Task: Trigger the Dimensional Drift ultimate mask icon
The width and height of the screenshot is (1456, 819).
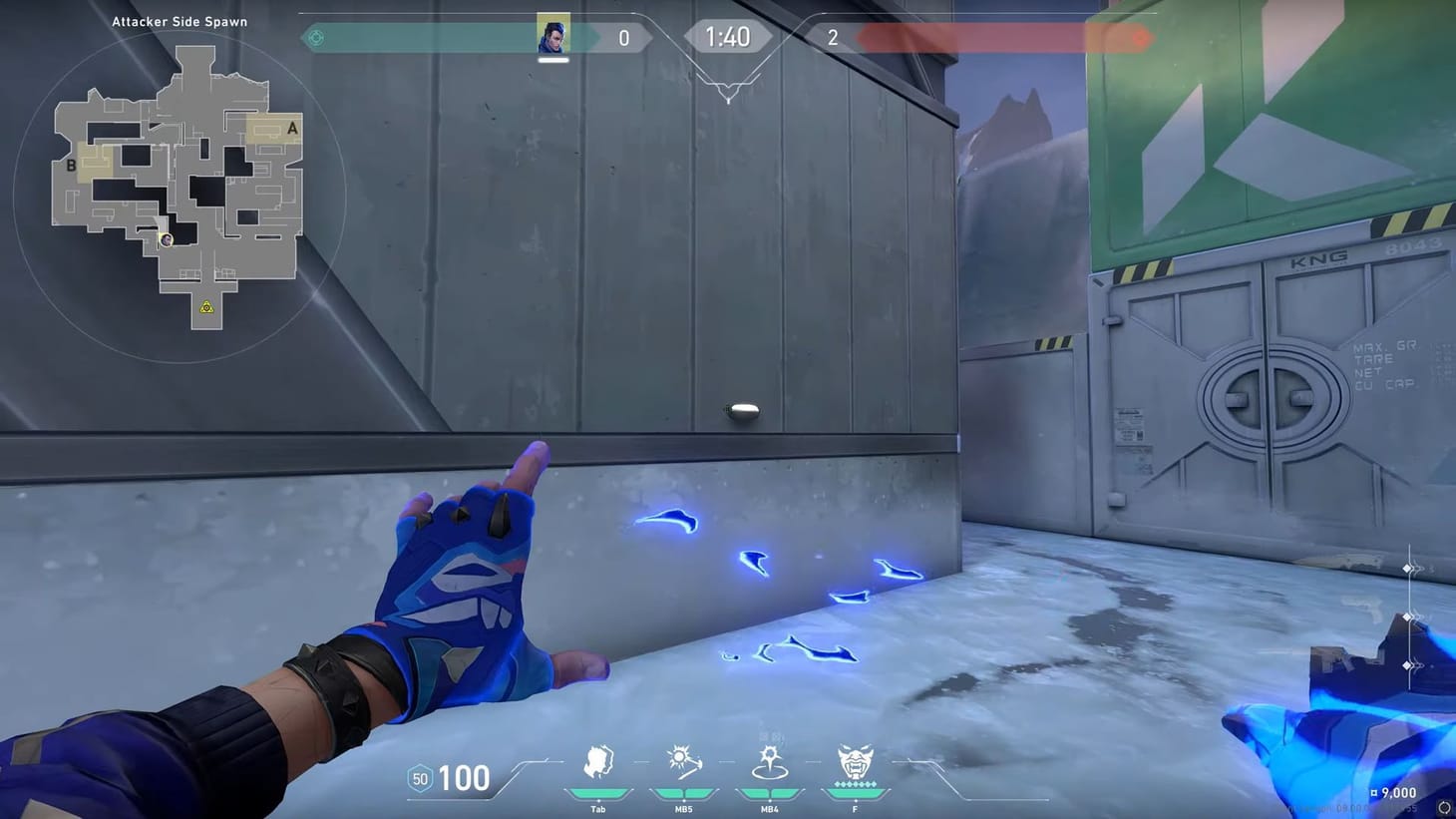Action: point(855,763)
